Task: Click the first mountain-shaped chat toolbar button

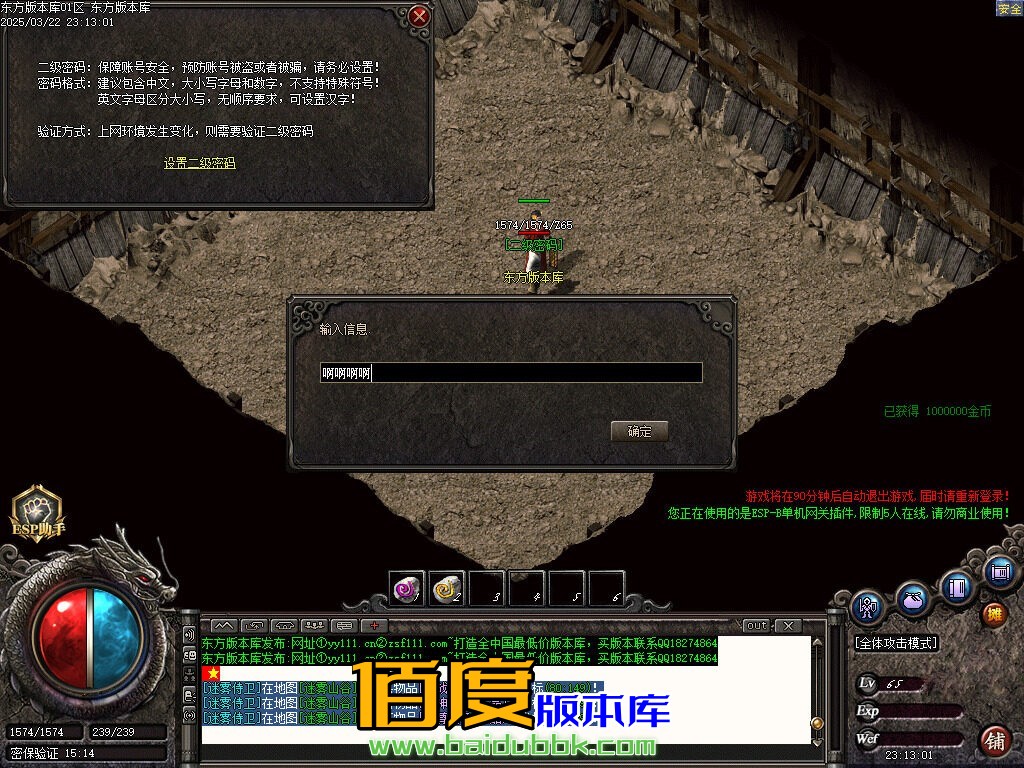Action: (x=223, y=626)
